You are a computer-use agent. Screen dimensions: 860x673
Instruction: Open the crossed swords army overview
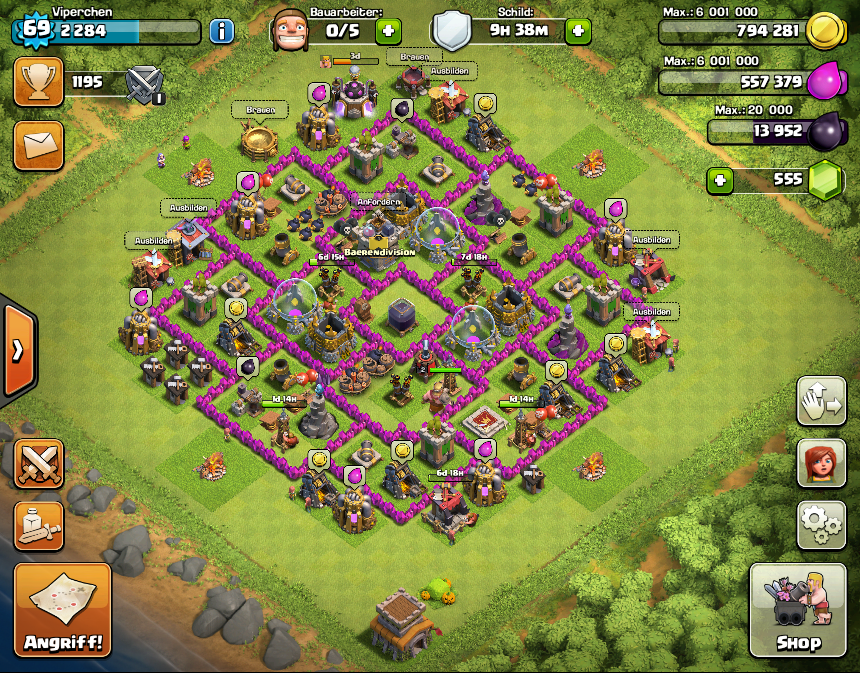click(38, 465)
